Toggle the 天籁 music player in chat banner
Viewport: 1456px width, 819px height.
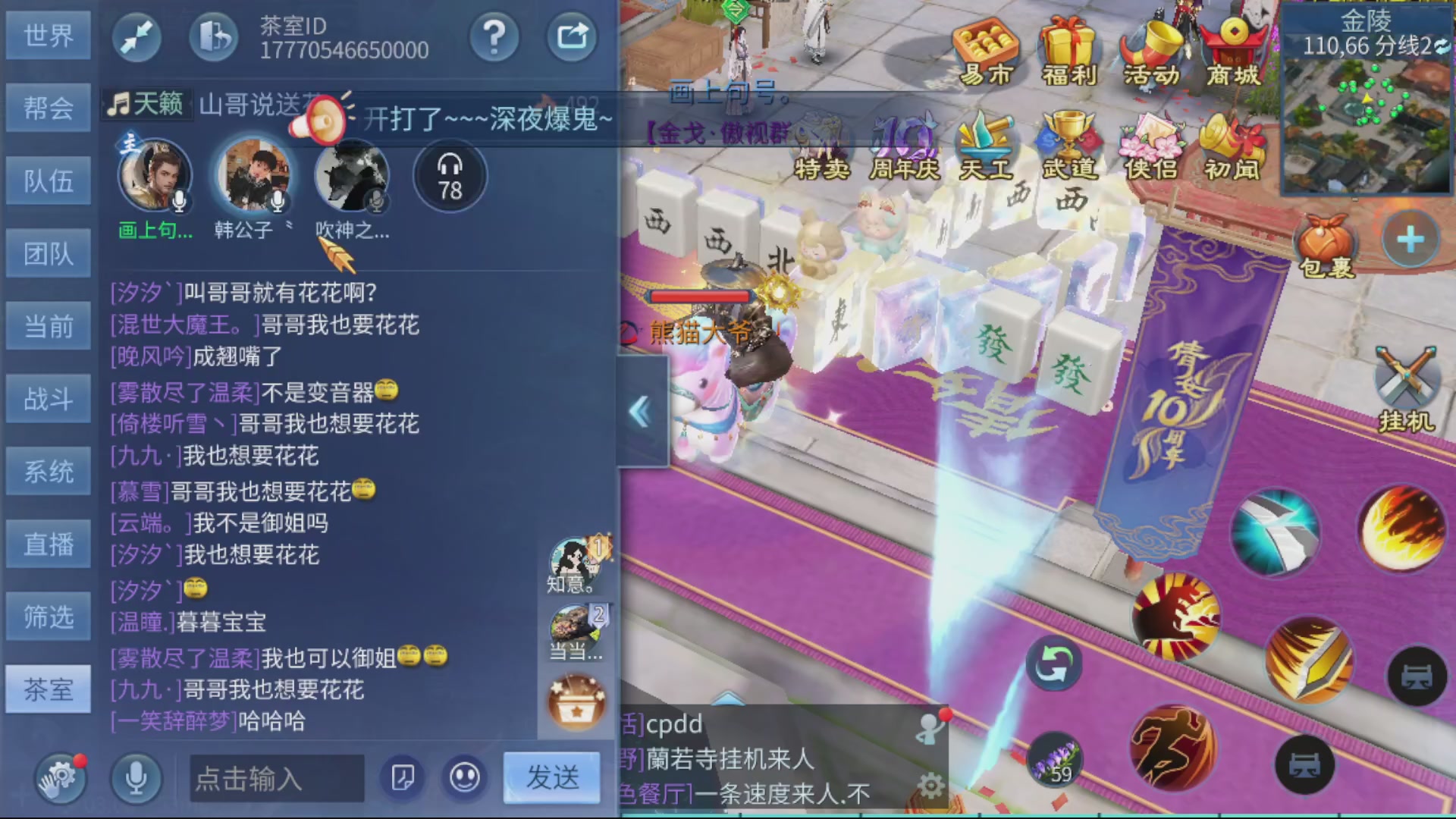[x=146, y=104]
